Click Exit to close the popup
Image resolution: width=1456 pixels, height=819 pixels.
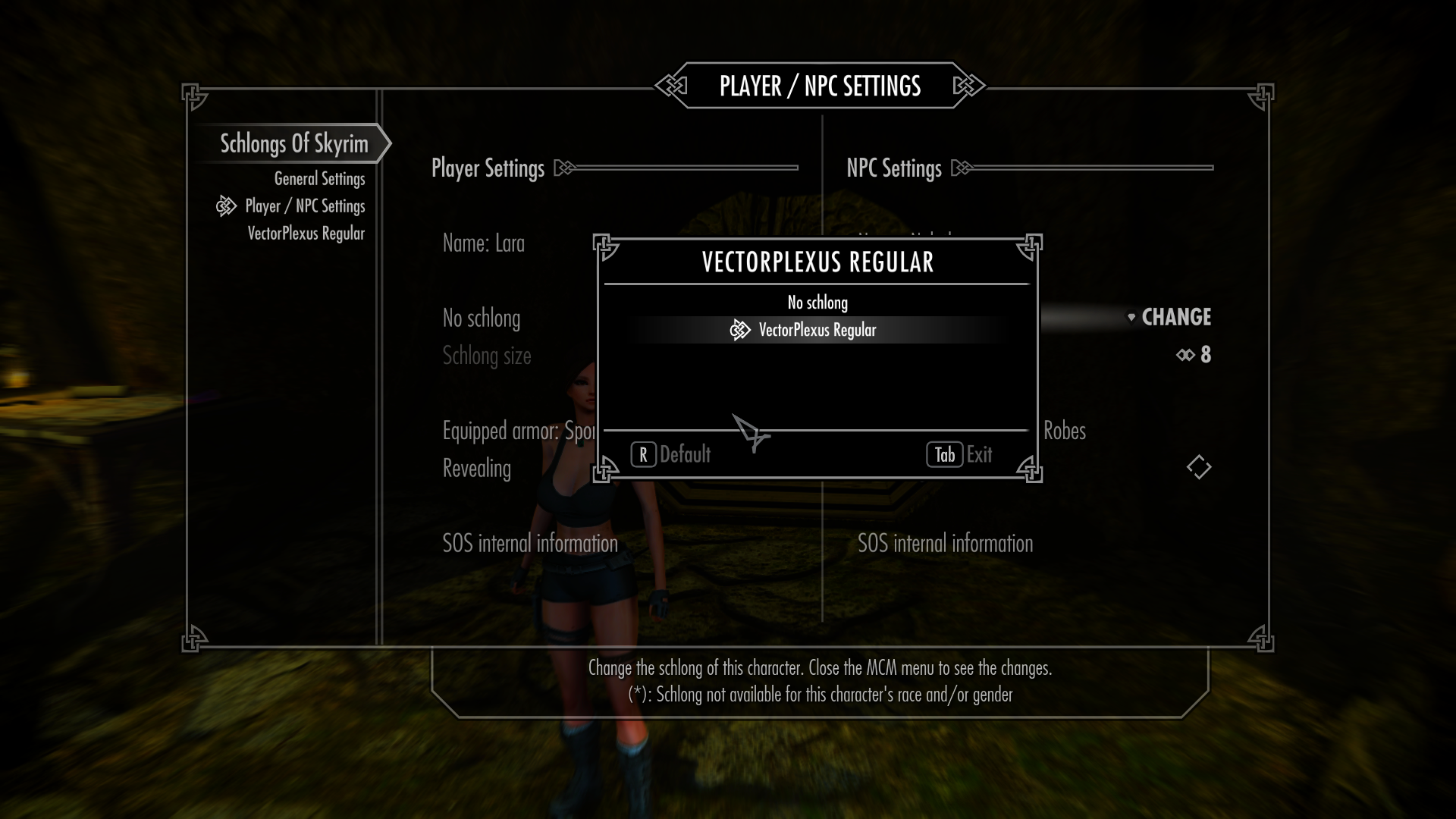[x=960, y=454]
